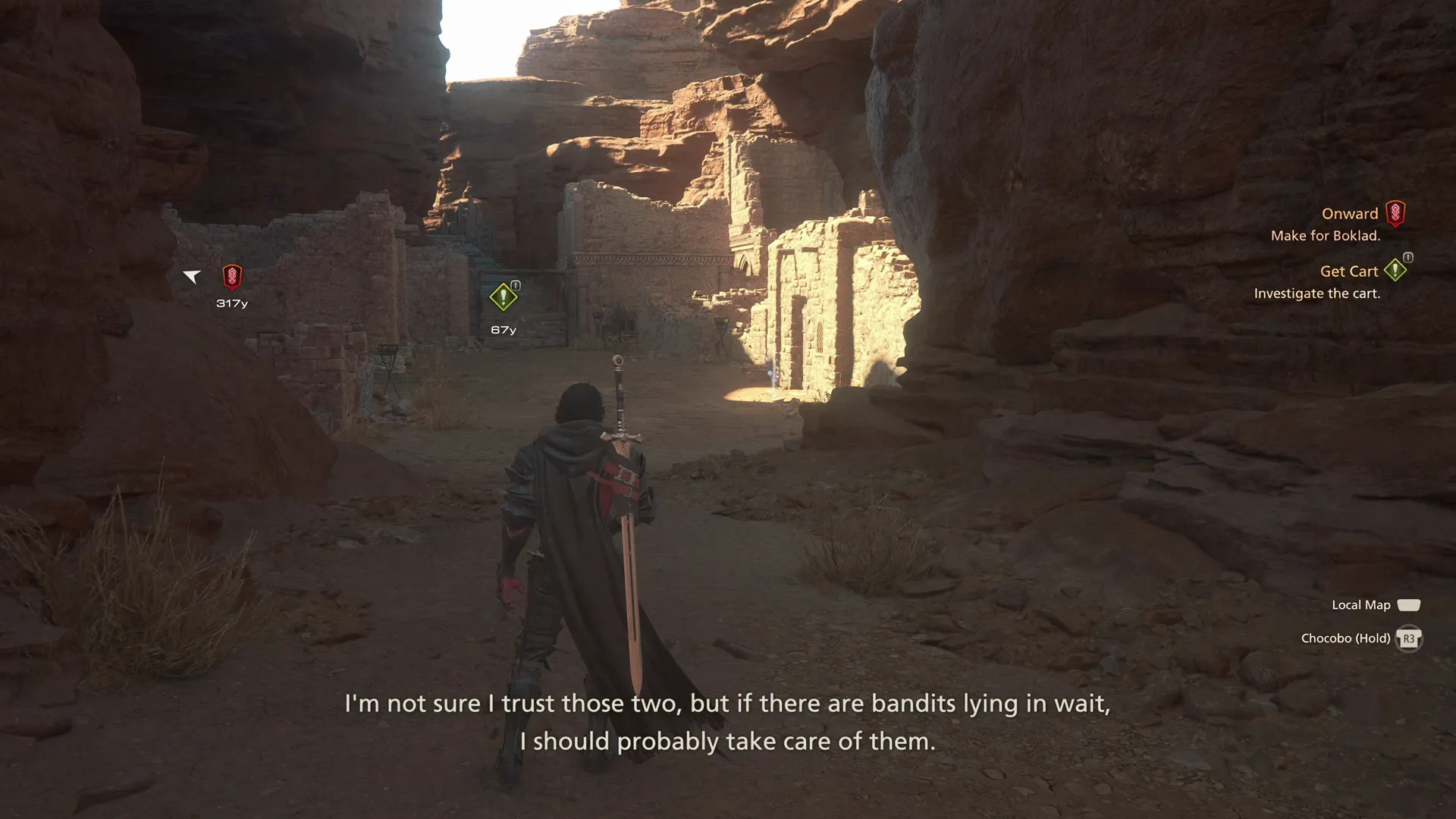Toggle visibility of the 67y distance label

coord(503,329)
